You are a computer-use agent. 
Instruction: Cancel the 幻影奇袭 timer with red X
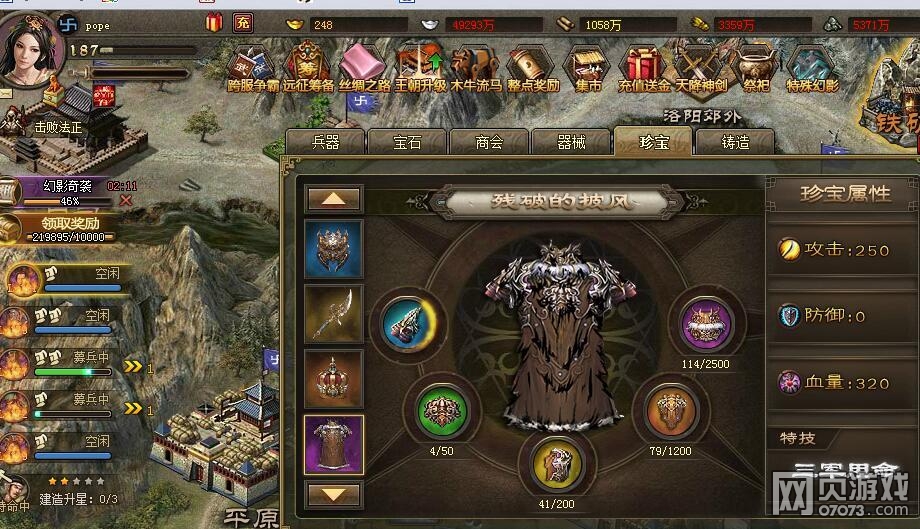[125, 200]
